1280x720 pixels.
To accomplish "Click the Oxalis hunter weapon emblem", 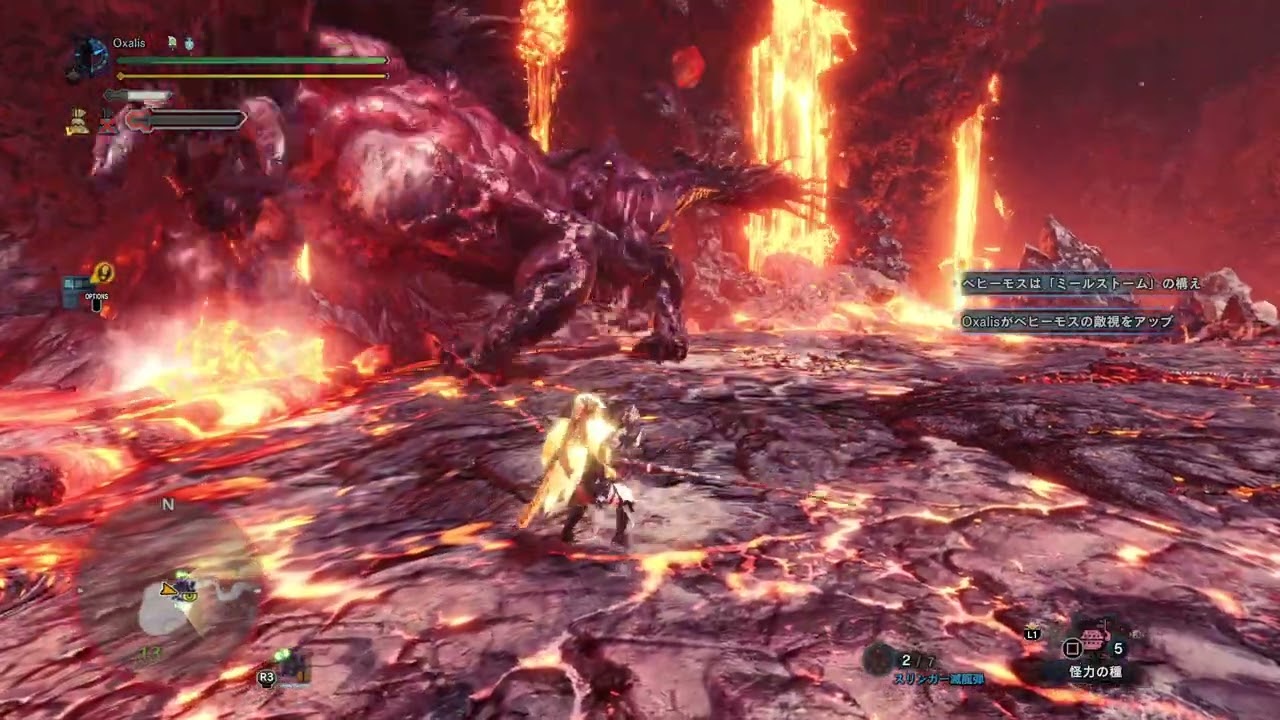I will click(88, 57).
